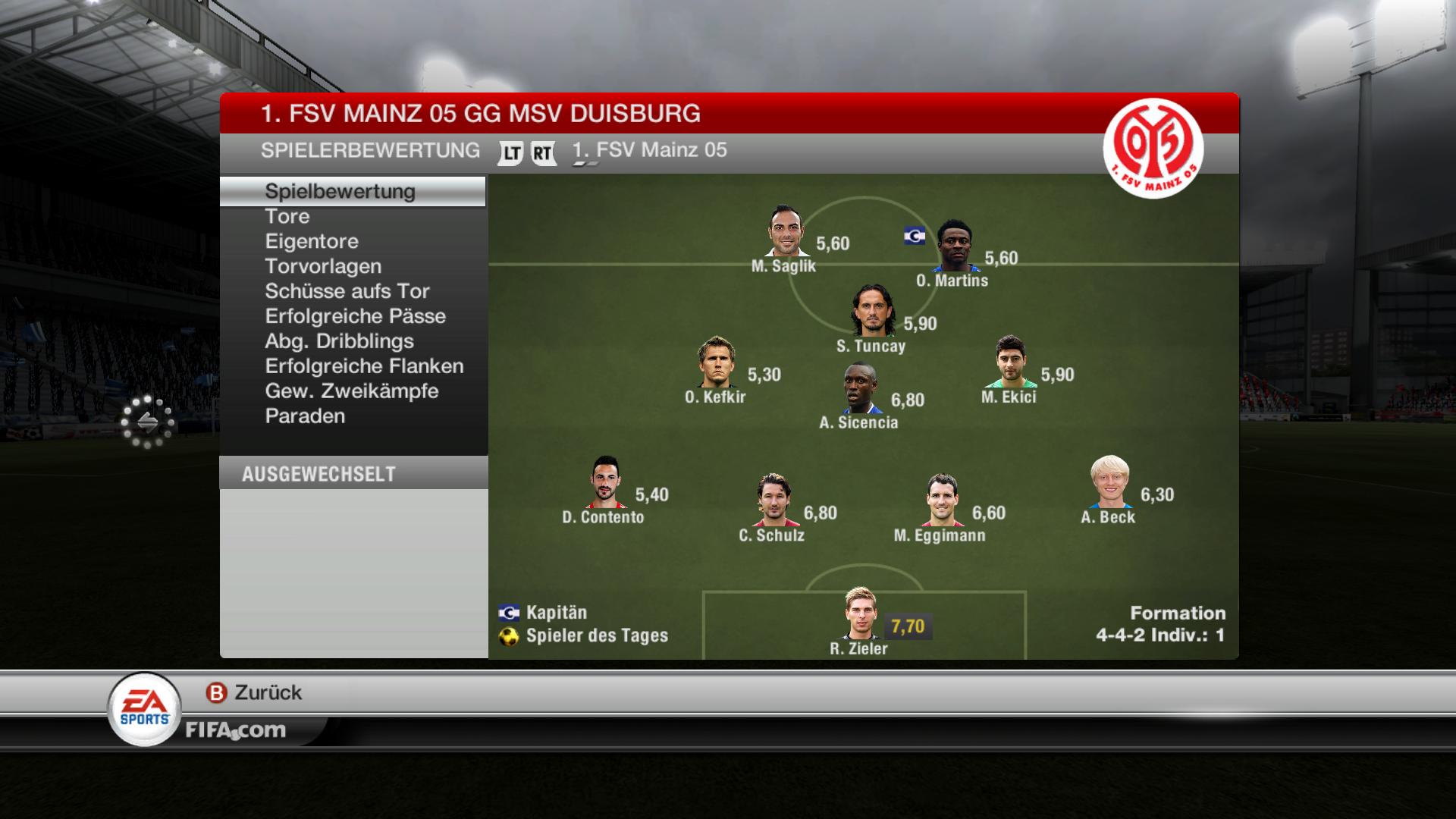This screenshot has width=1456, height=819.
Task: Go back with the Zurück button
Action: click(255, 693)
